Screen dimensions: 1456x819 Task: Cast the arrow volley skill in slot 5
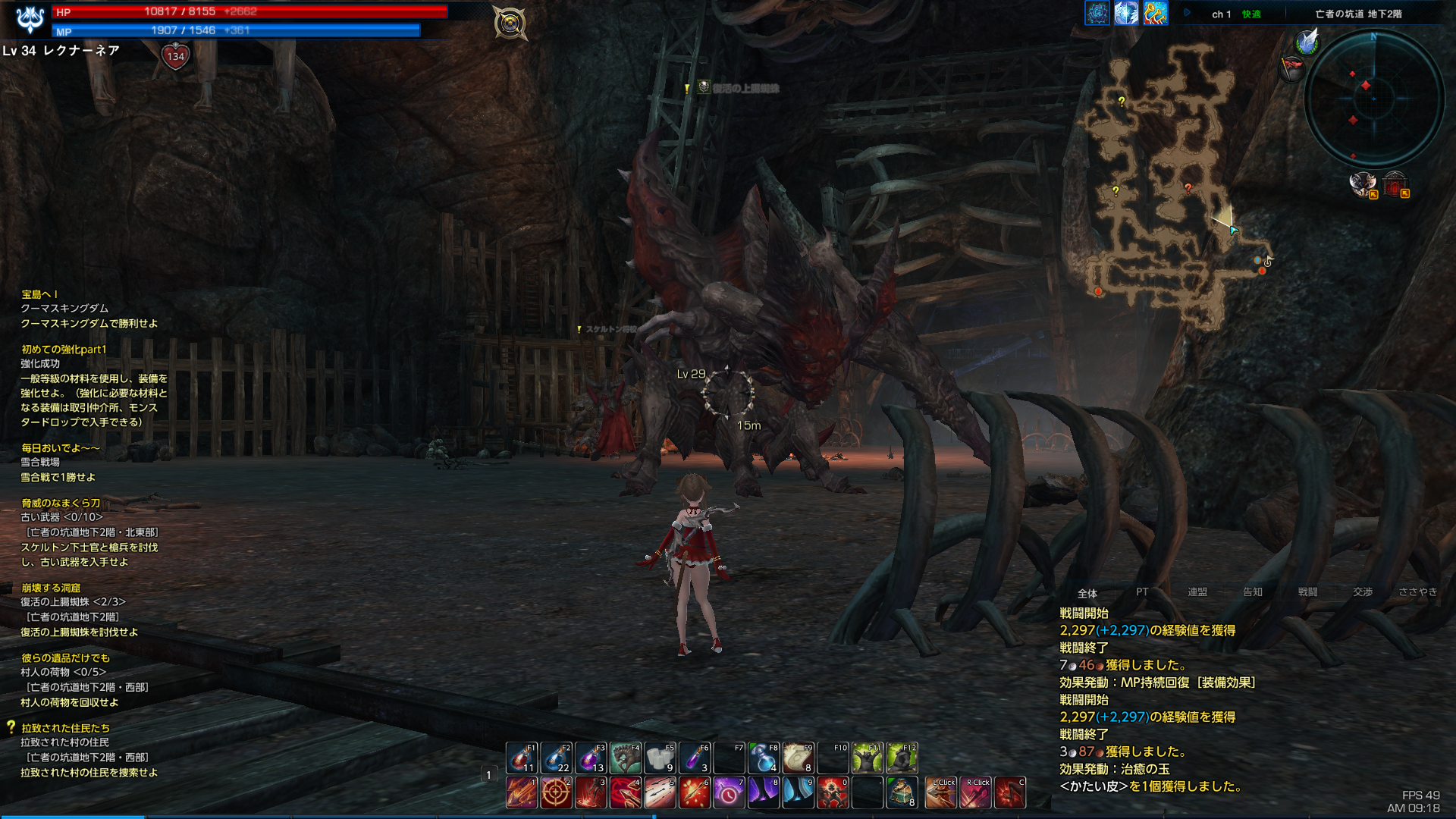660,792
